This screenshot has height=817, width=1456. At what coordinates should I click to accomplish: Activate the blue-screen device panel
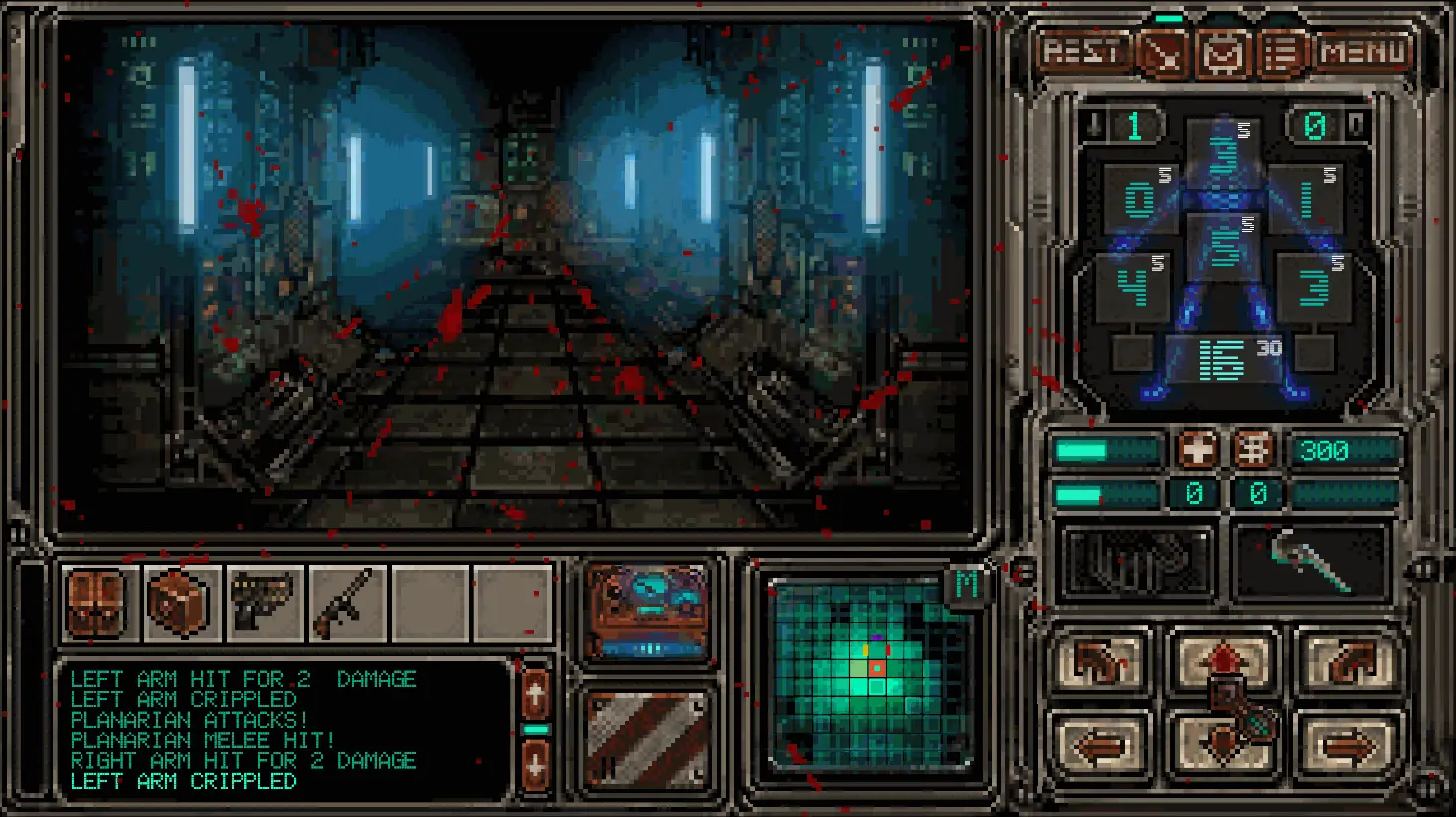point(648,609)
